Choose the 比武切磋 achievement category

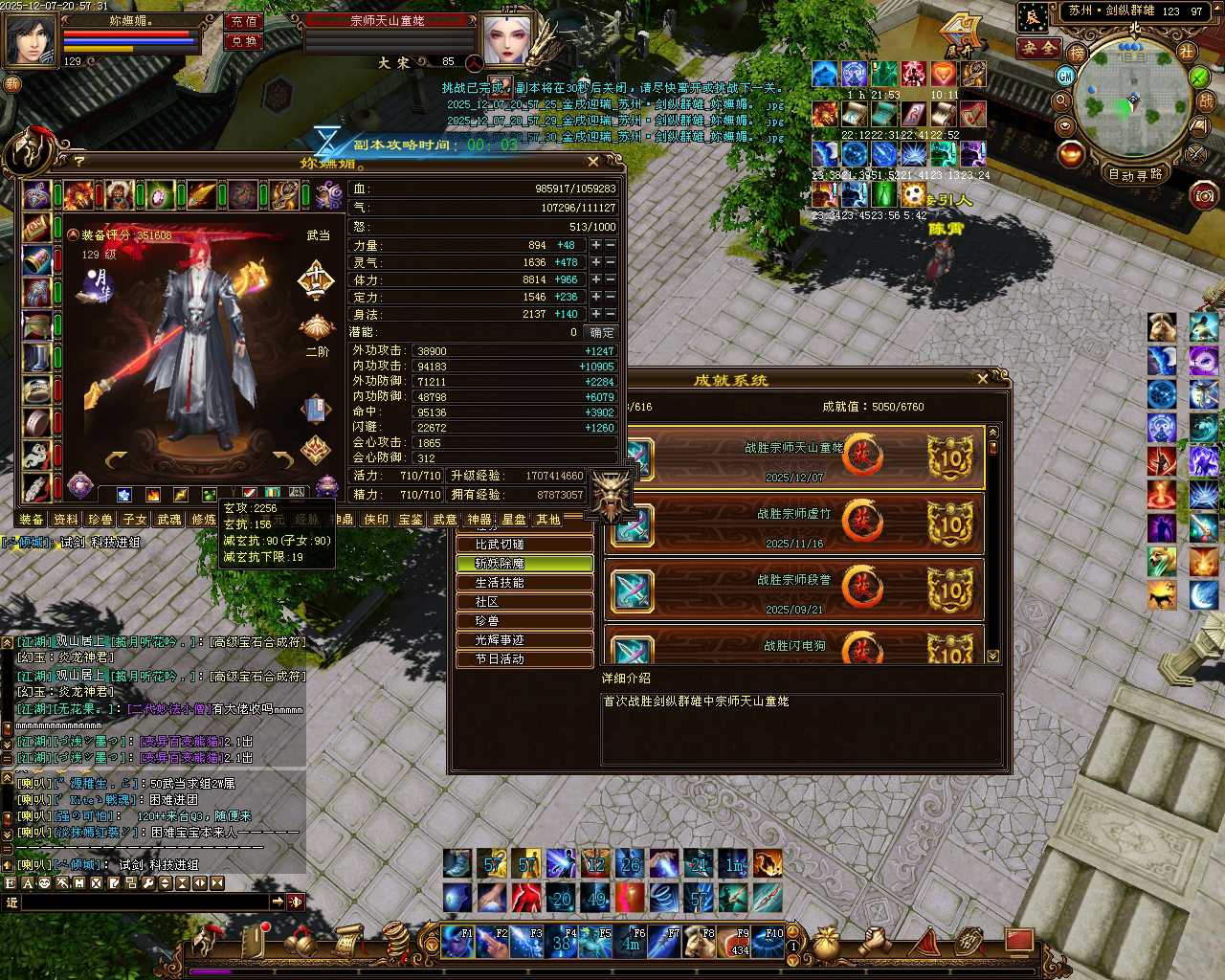[x=524, y=545]
